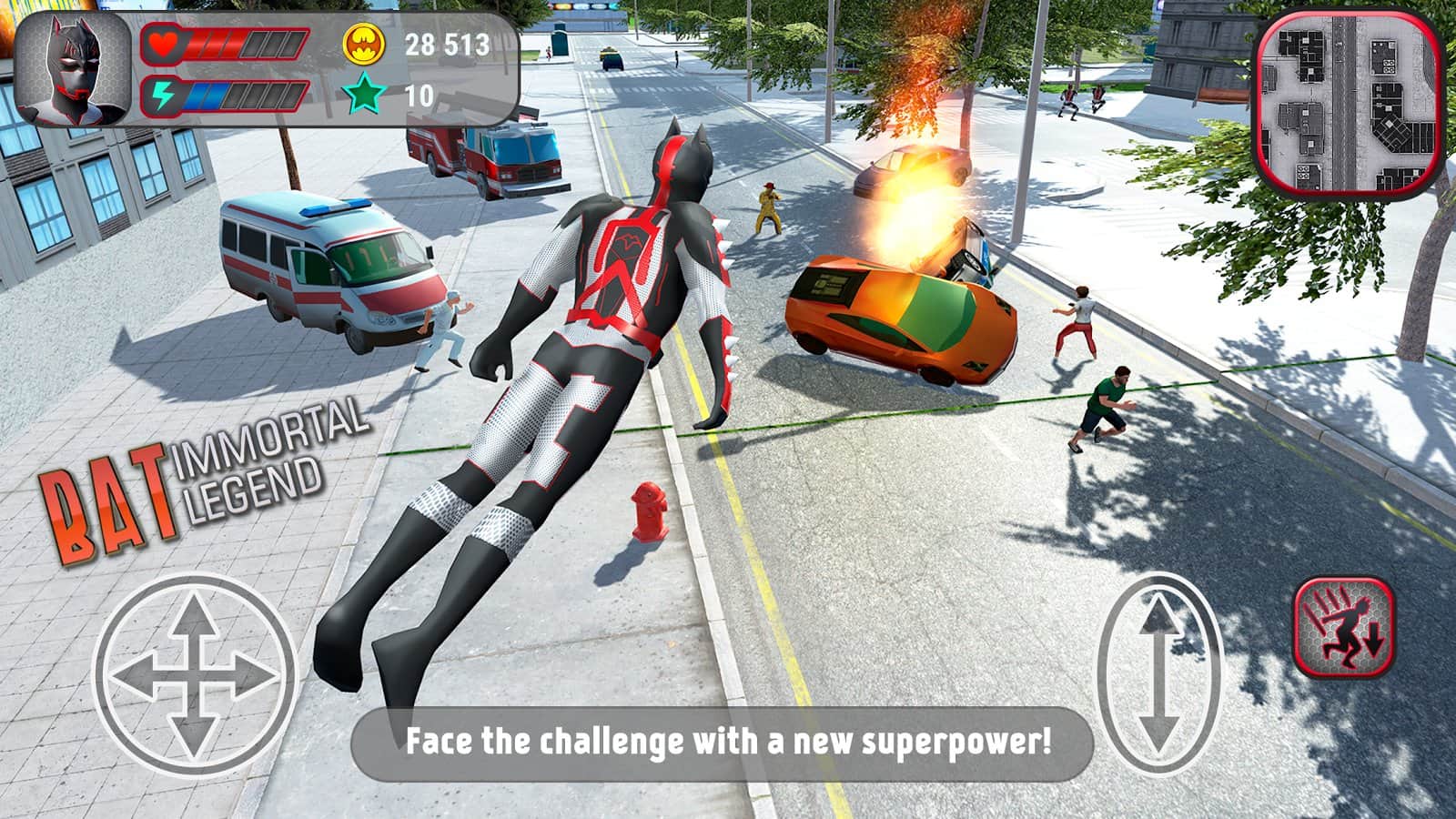
Task: Tap the vertical flight control arrow
Action: pos(1158,673)
